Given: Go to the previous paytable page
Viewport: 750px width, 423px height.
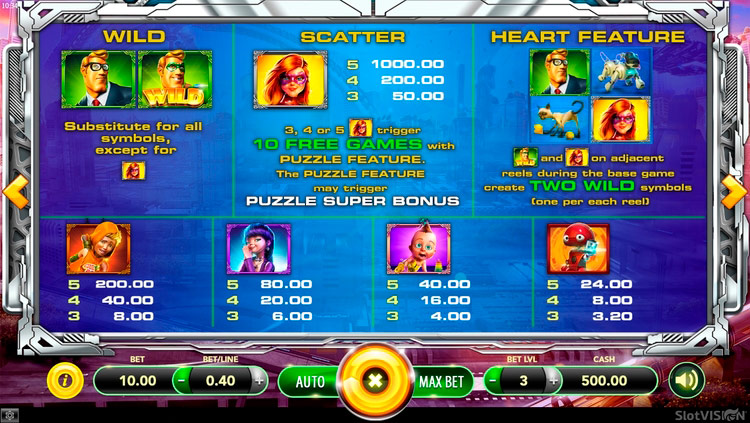Looking at the screenshot, I should 11,188.
